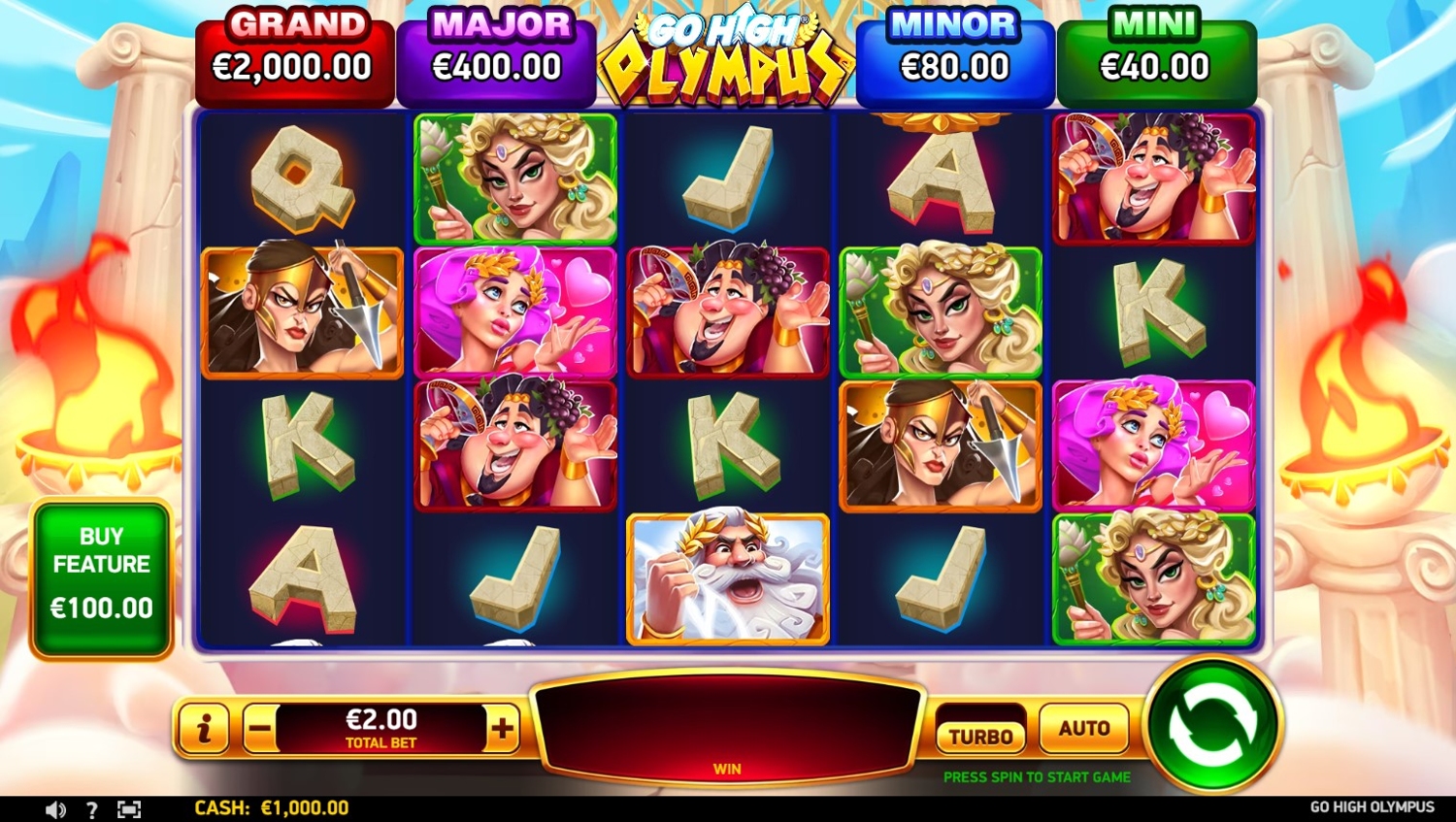Open the game info paytable
Screen dimensions: 1456x822
(x=204, y=728)
